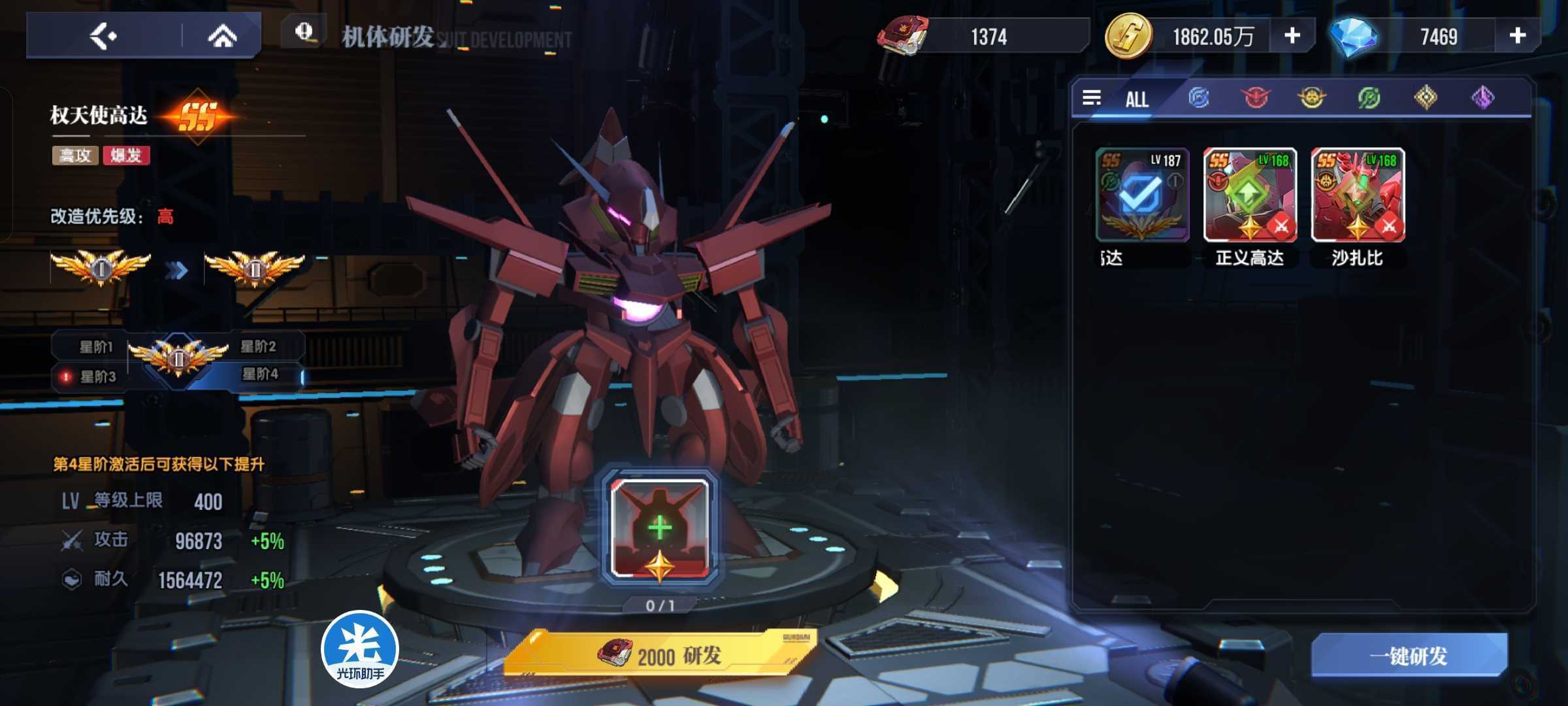Open the list sort menu icon
Image resolution: width=1568 pixels, height=706 pixels.
pyautogui.click(x=1092, y=98)
